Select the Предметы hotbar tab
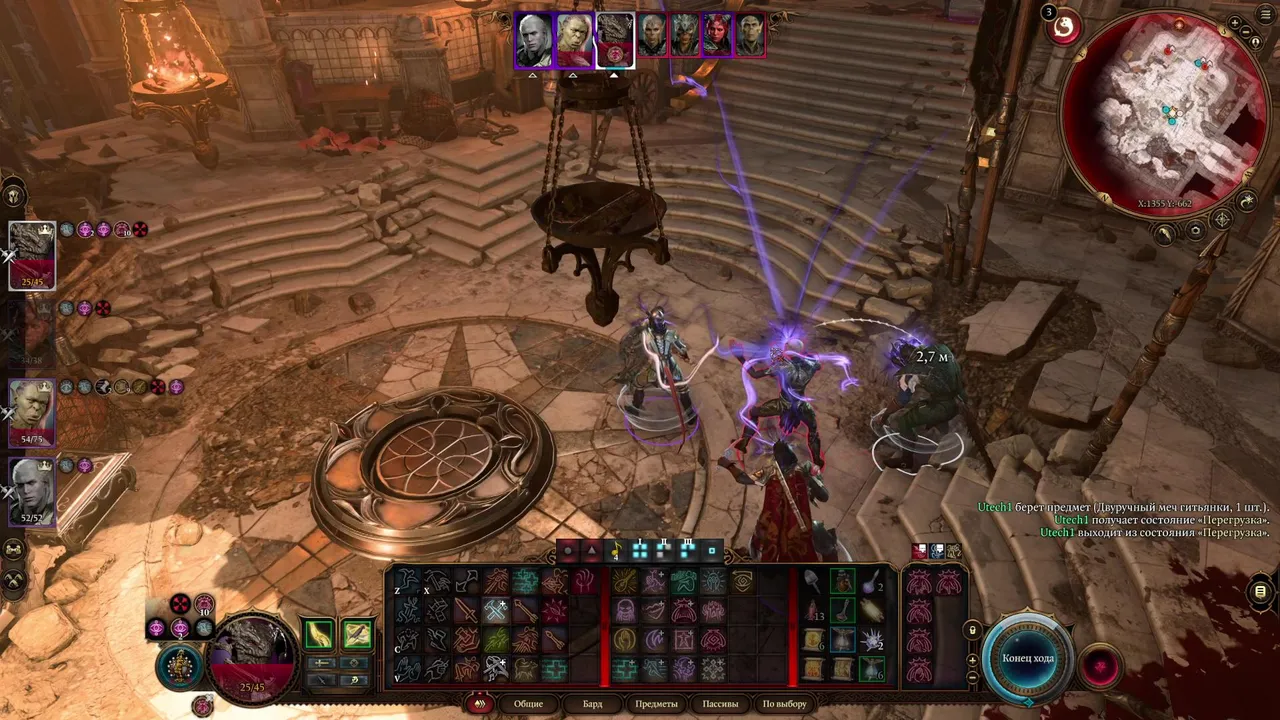 click(x=656, y=704)
